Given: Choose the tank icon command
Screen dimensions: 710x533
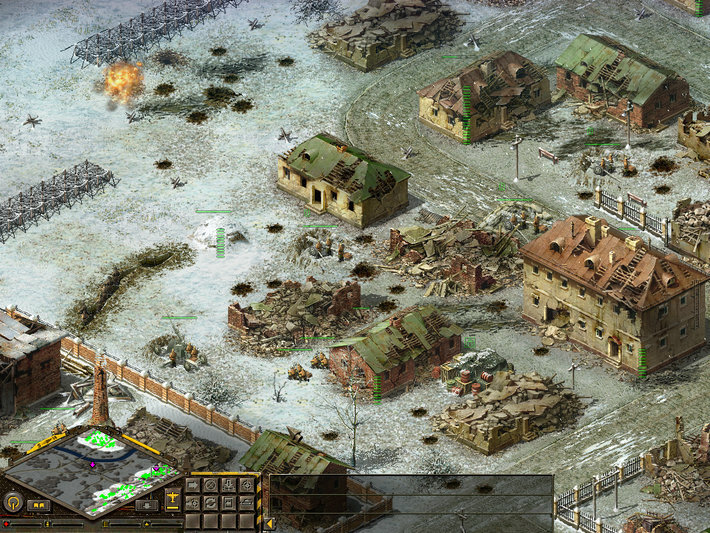Looking at the screenshot, I should click(x=247, y=503).
